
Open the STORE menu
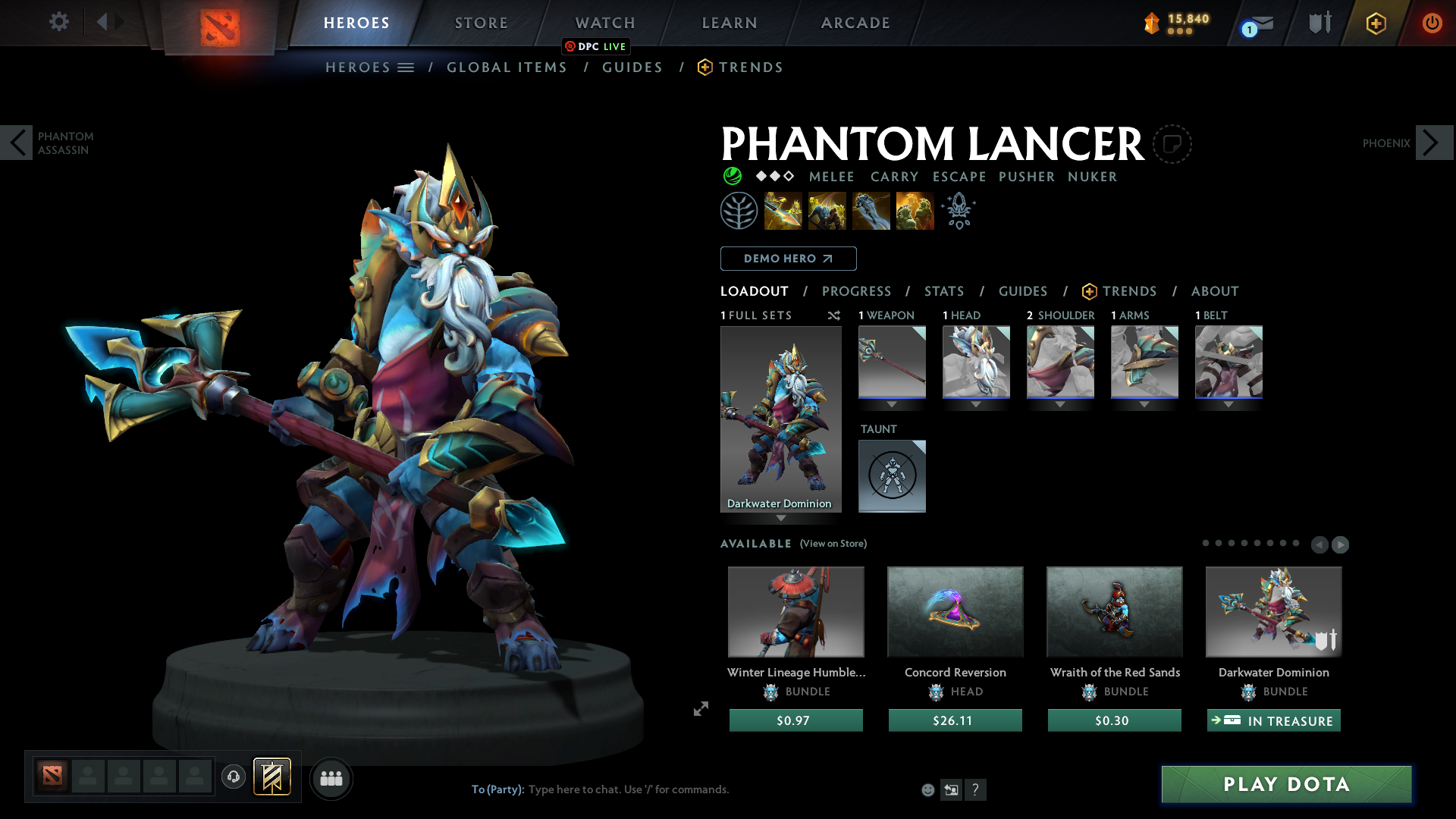(481, 23)
